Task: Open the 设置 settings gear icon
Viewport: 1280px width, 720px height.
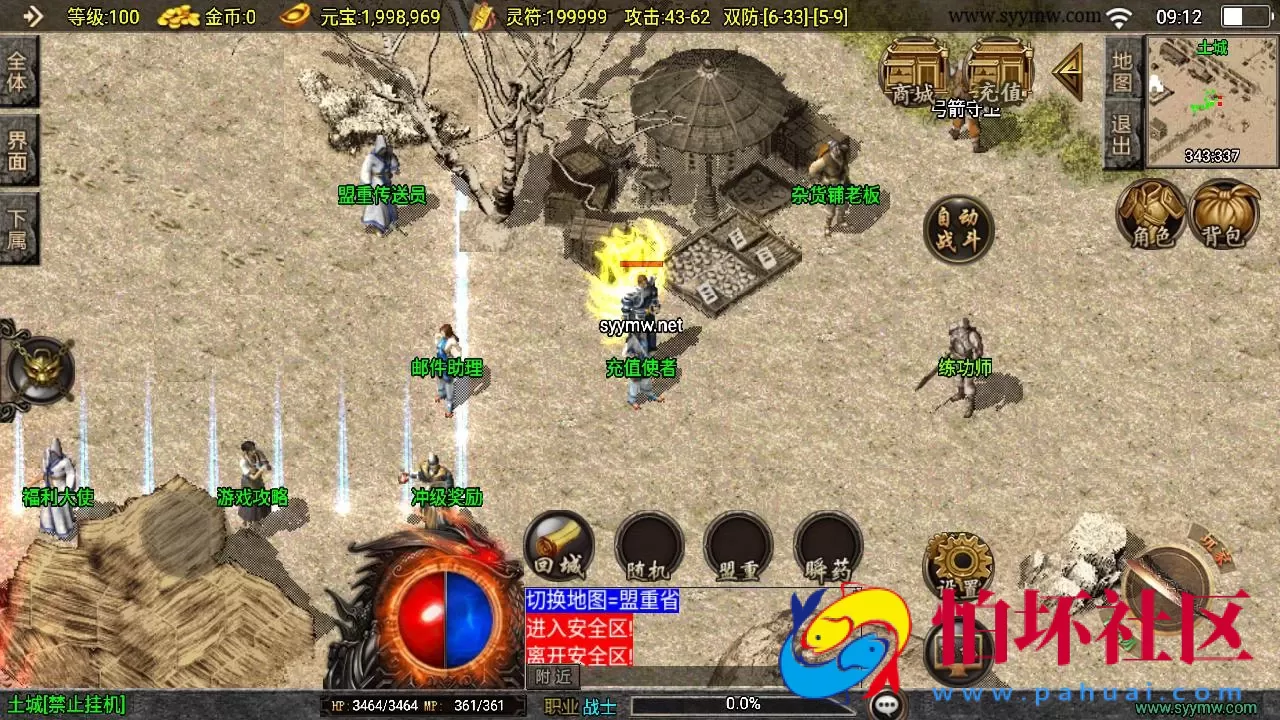Action: [x=958, y=565]
